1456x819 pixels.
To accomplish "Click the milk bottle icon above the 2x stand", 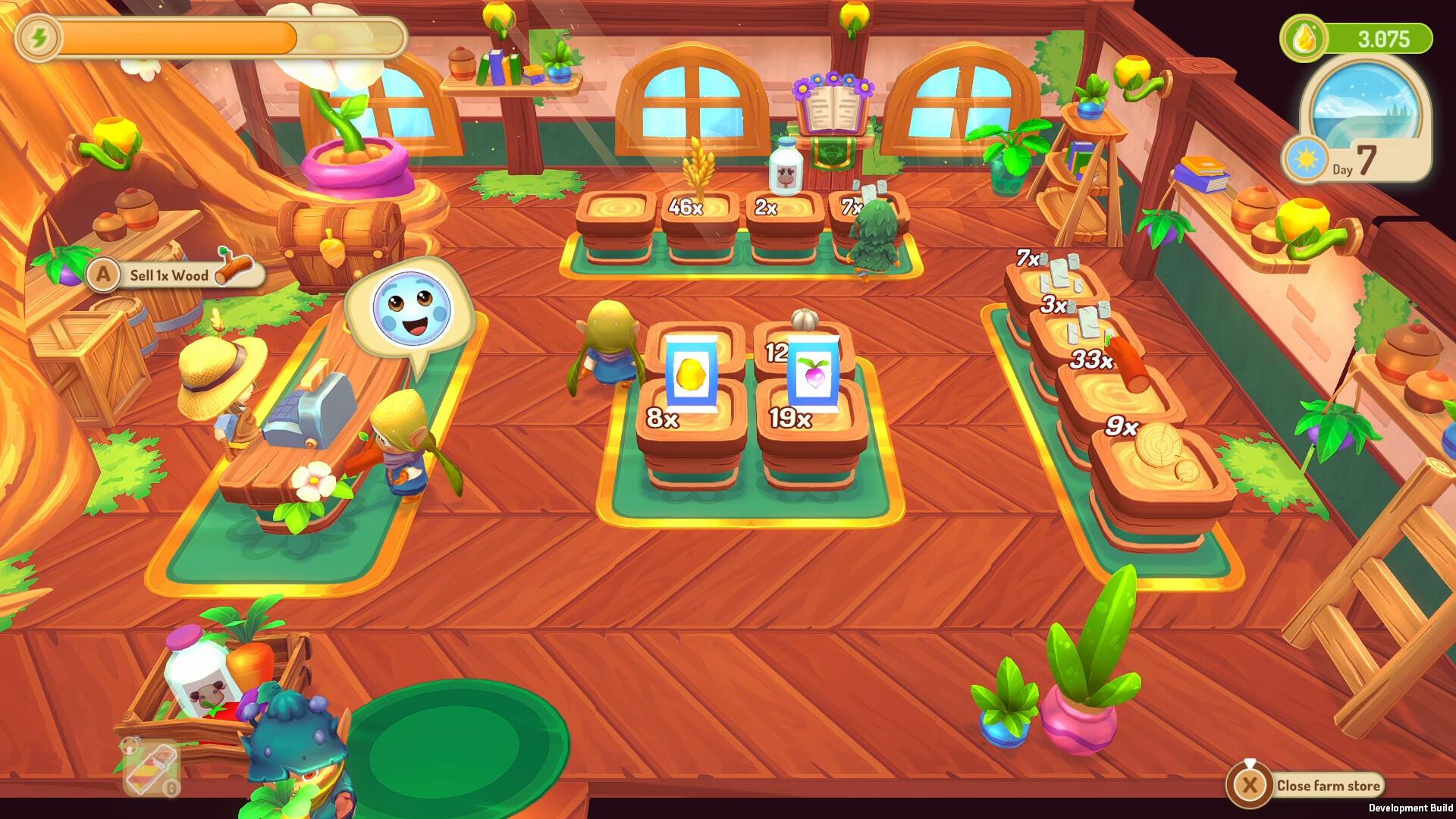I will click(784, 168).
